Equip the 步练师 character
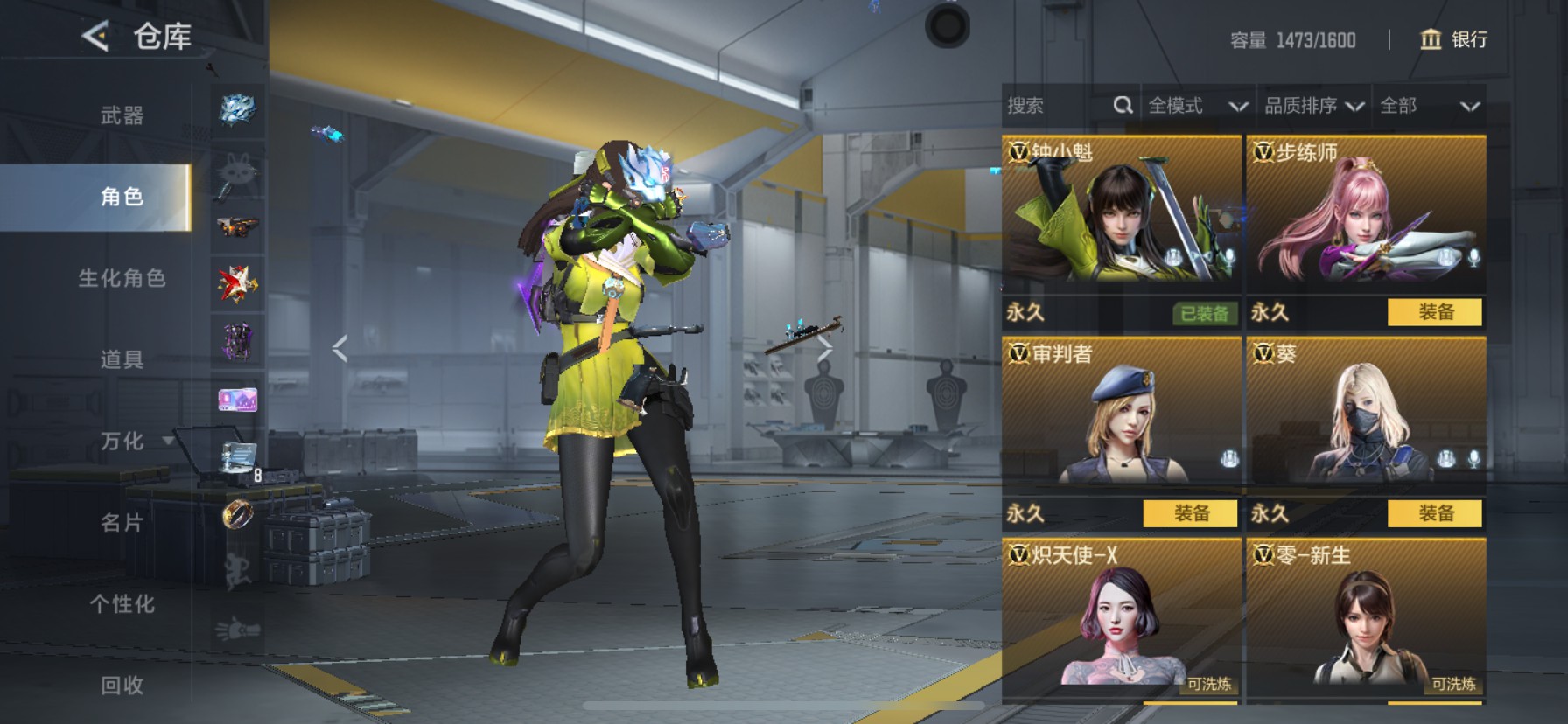 click(1435, 312)
